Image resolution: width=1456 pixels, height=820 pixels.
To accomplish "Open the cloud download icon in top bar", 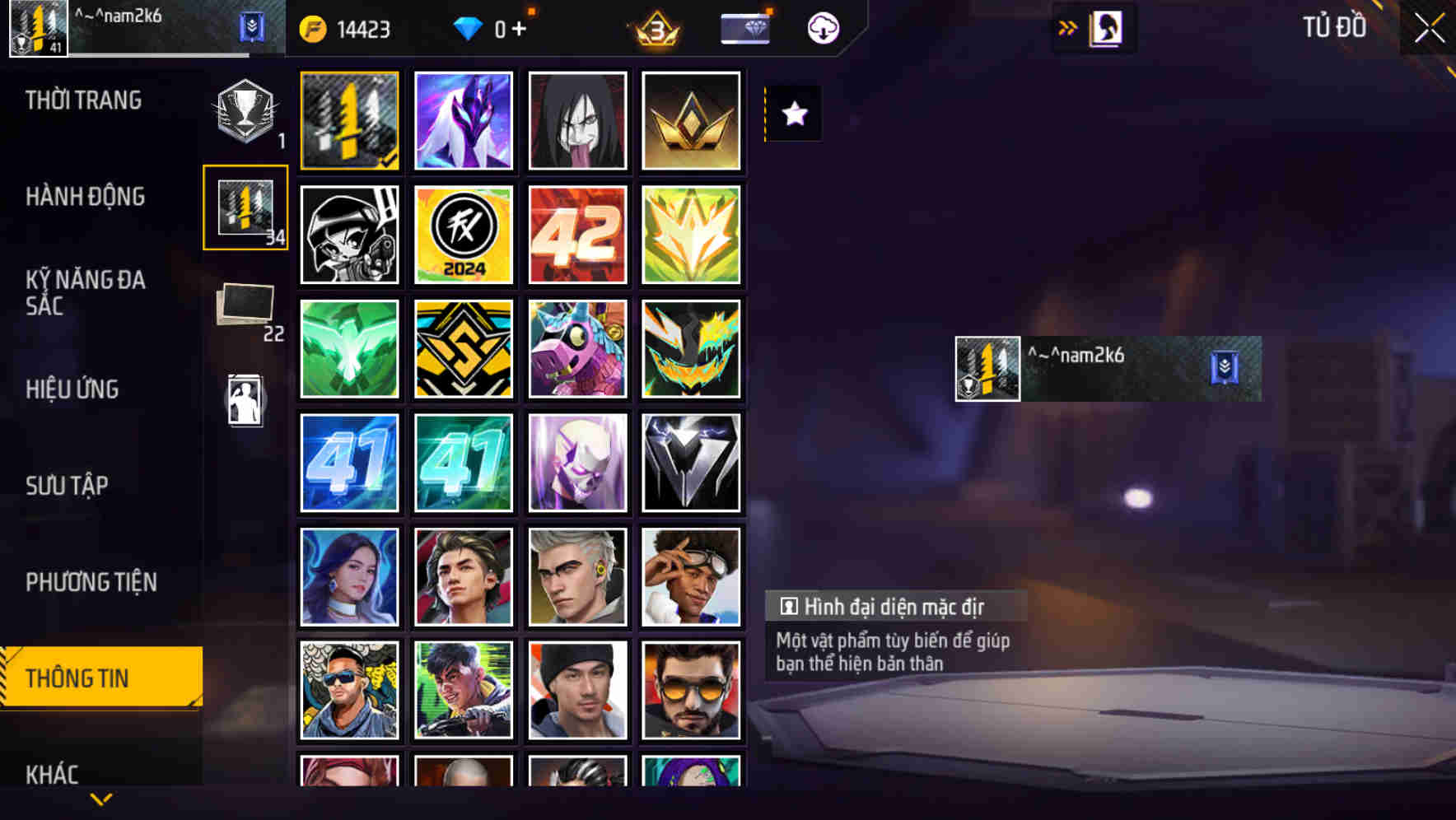I will [x=822, y=27].
